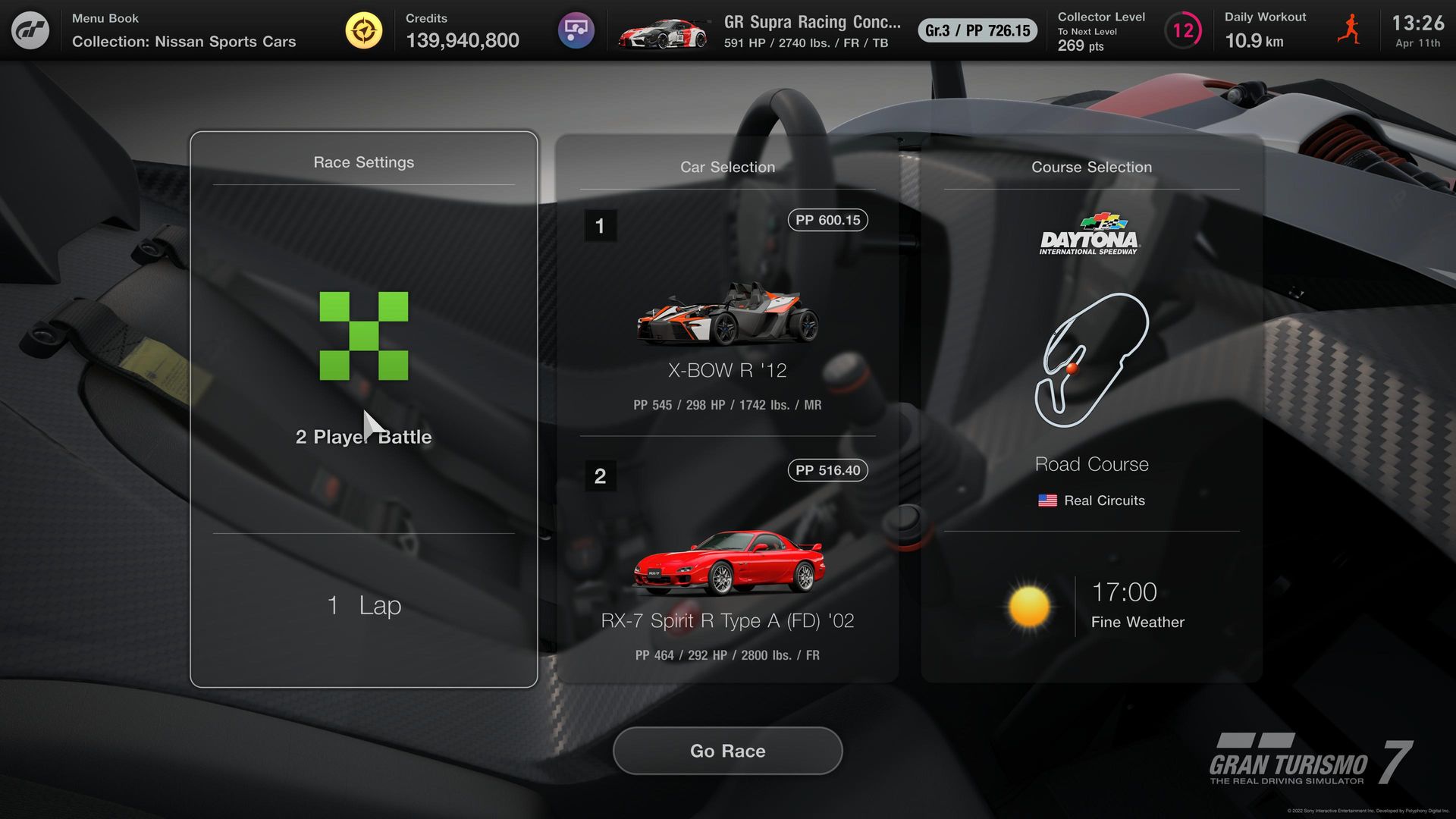Click the GT logo icon
This screenshot has height=819, width=1456.
30,30
